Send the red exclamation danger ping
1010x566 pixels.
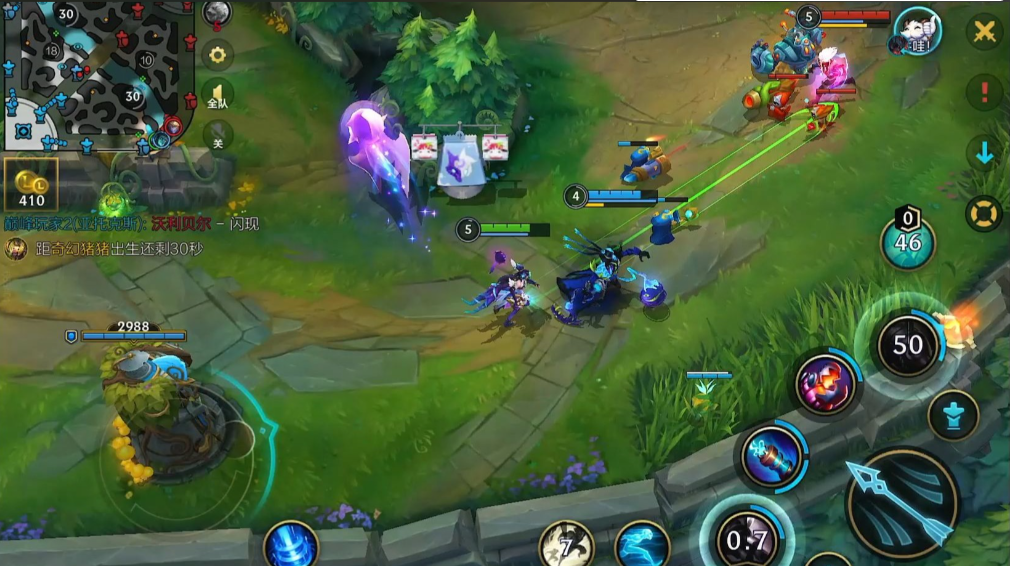(985, 93)
